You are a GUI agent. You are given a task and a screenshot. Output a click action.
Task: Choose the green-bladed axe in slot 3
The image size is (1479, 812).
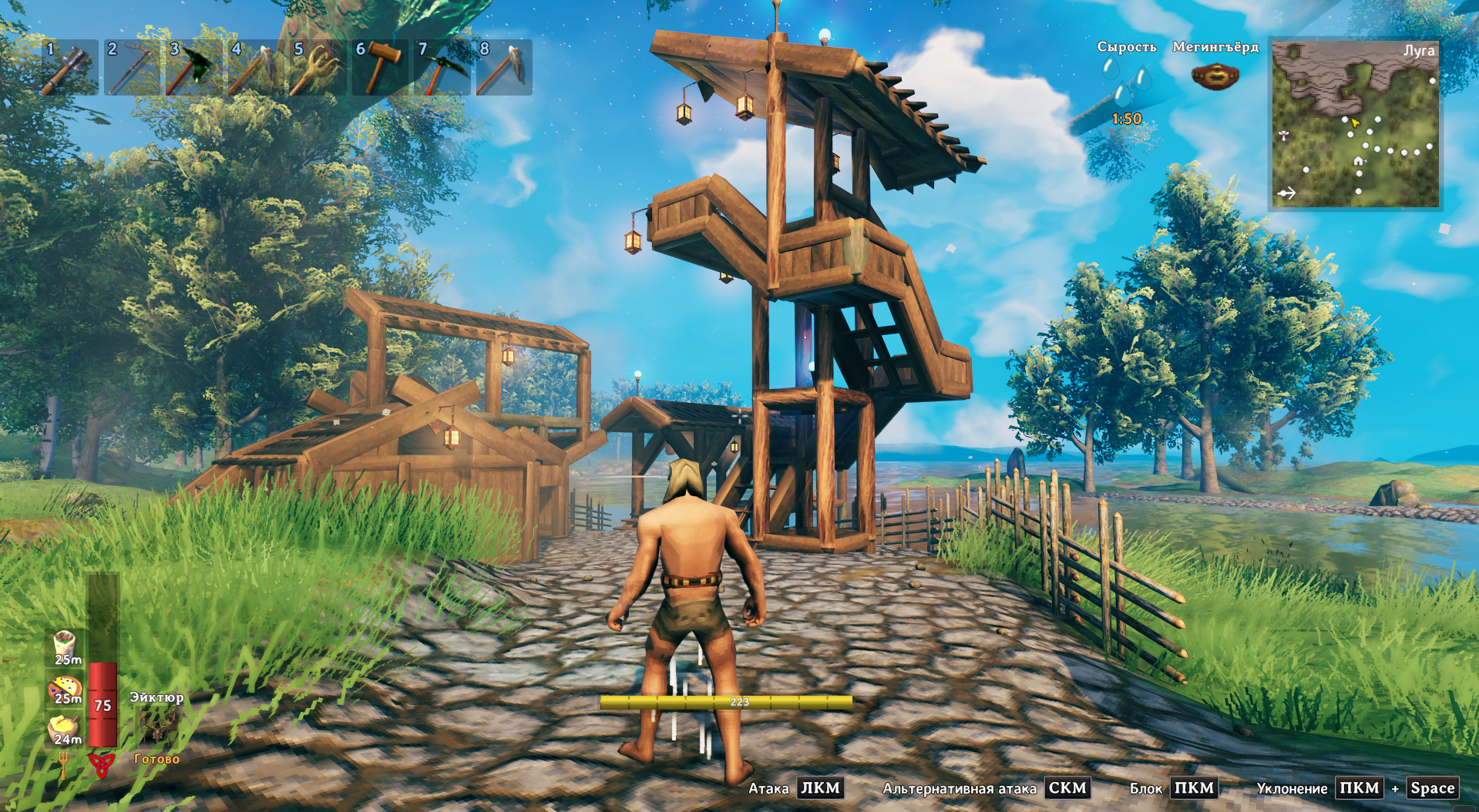pyautogui.click(x=193, y=68)
